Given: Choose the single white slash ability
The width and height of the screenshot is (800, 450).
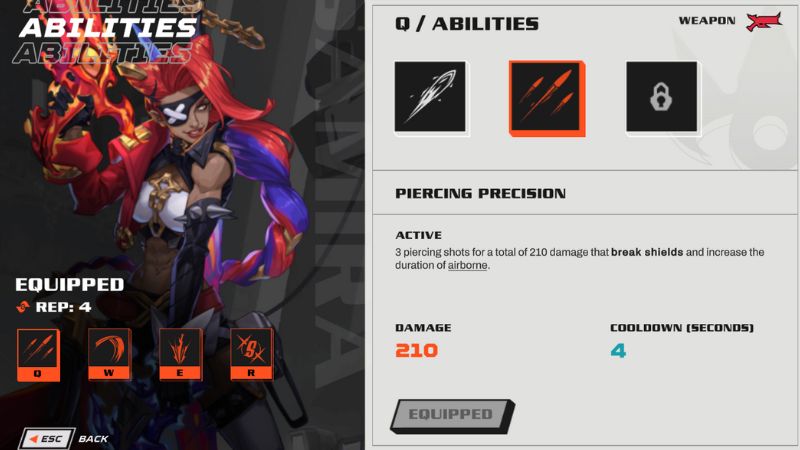Looking at the screenshot, I should (x=430, y=97).
